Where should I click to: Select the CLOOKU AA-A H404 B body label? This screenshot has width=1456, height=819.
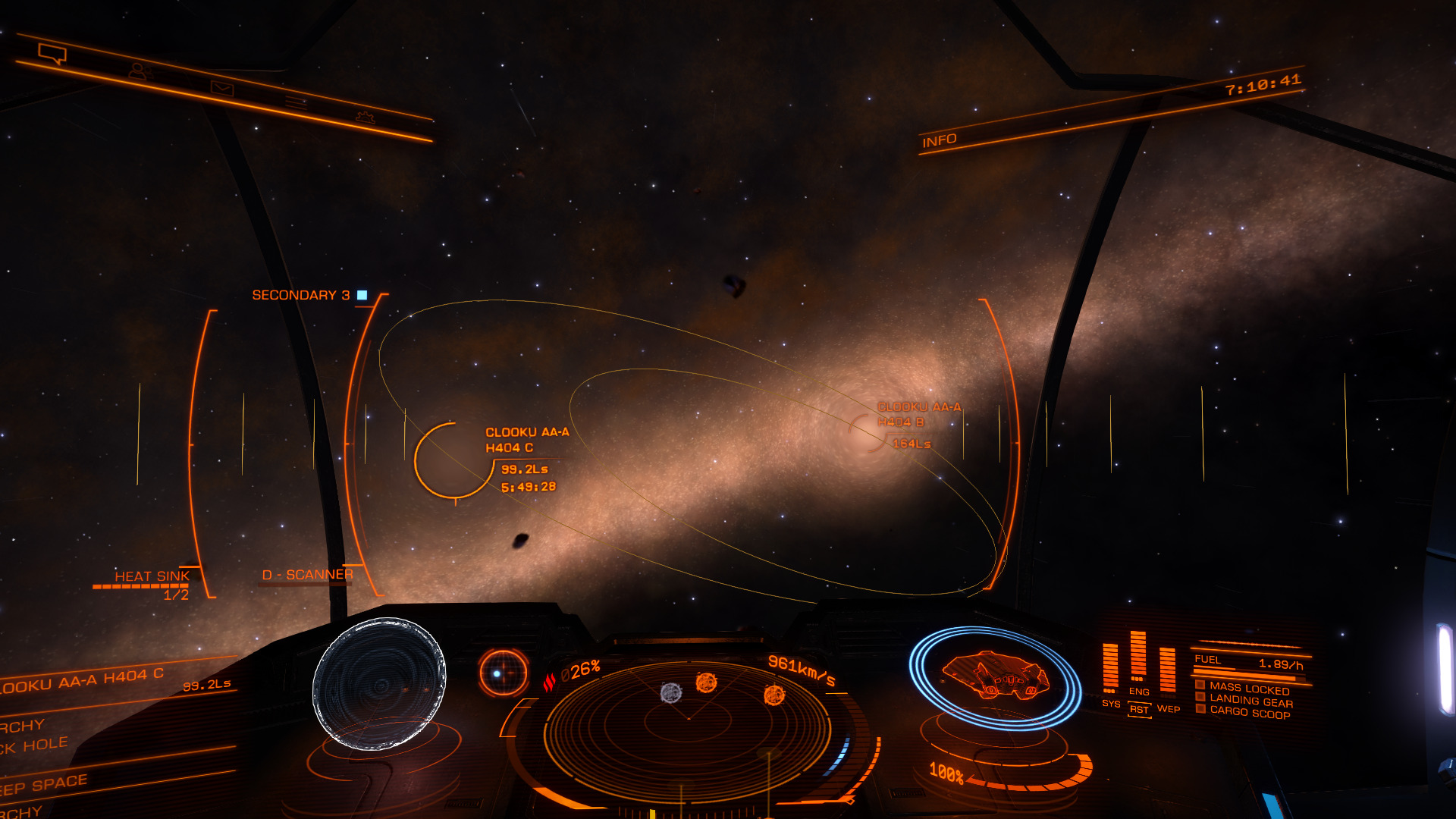point(918,414)
